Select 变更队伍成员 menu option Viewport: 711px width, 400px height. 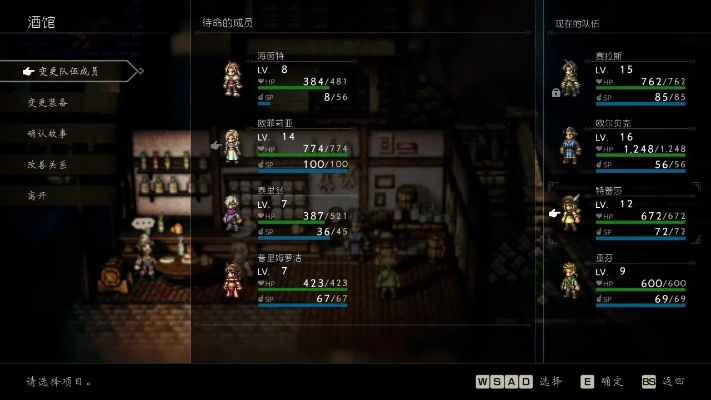[x=68, y=71]
